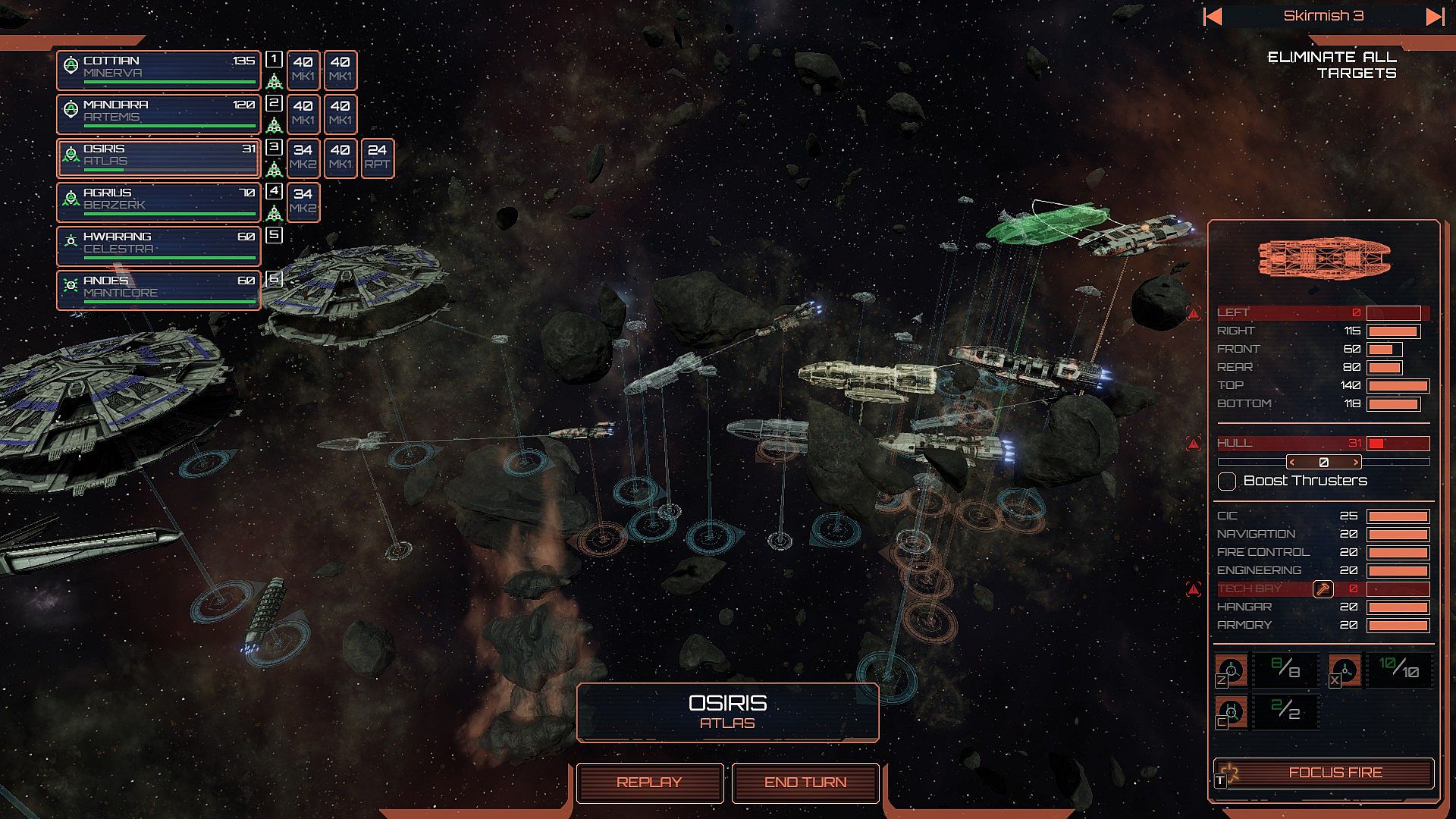This screenshot has height=819, width=1456.
Task: Decrease the thruster posture stepper
Action: [x=1292, y=462]
